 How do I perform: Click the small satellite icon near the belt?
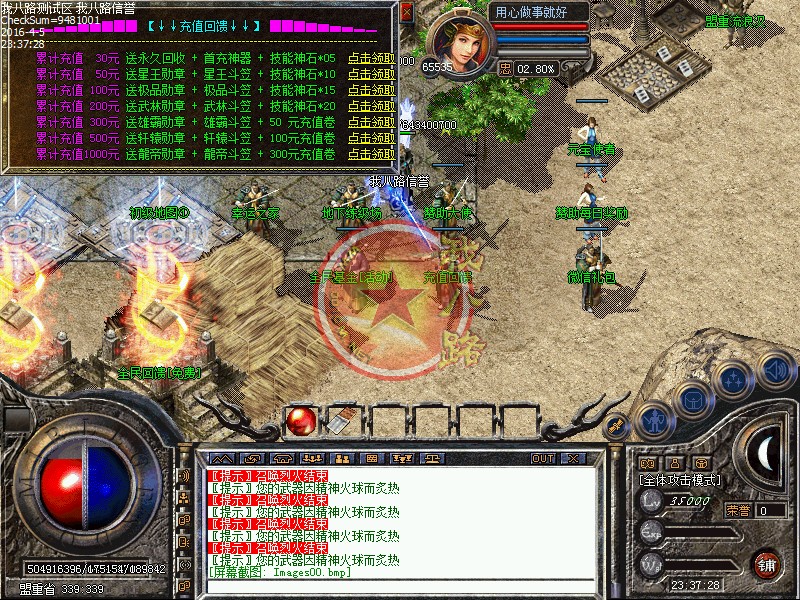[x=616, y=425]
